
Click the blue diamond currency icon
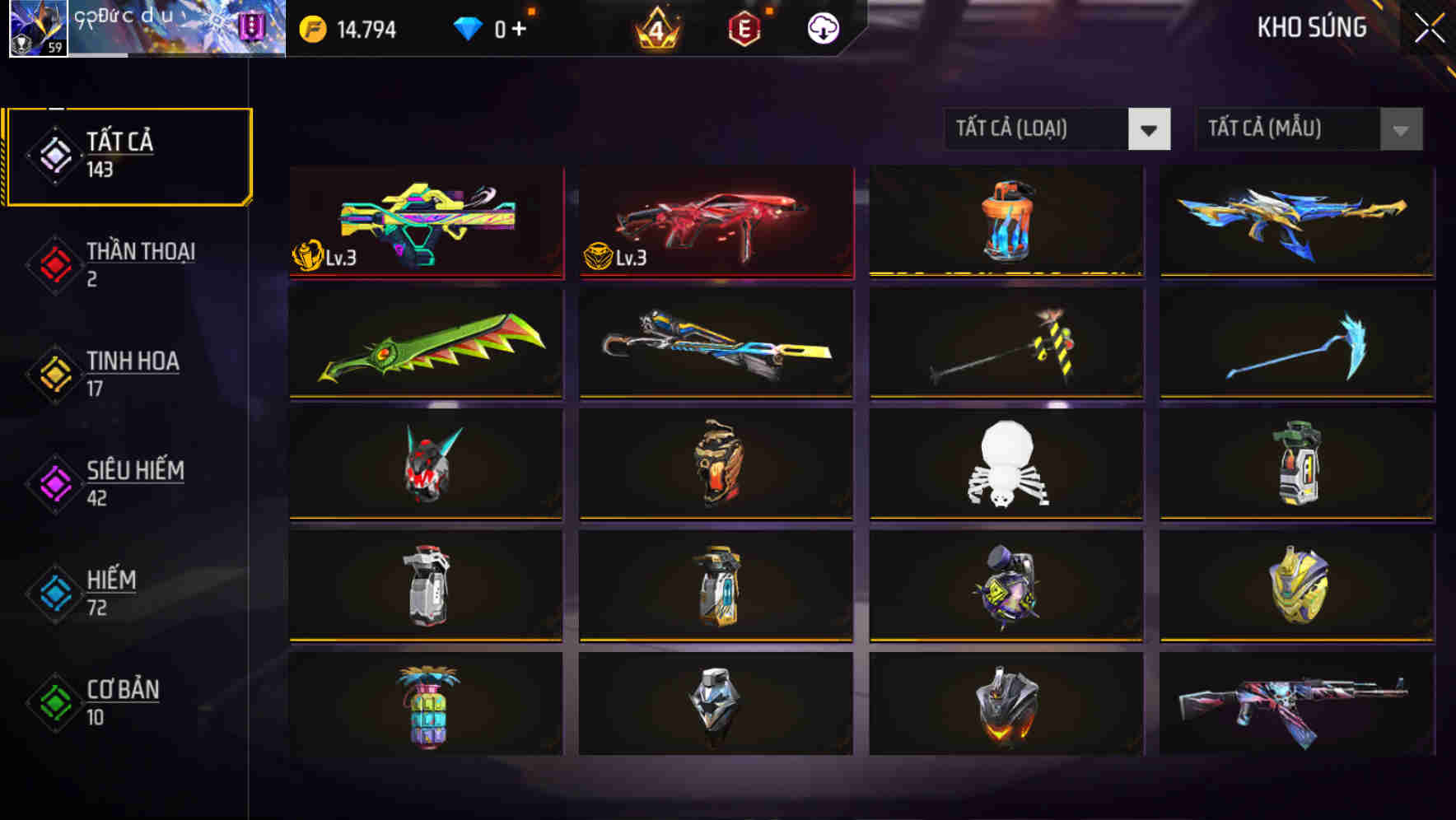(x=467, y=26)
